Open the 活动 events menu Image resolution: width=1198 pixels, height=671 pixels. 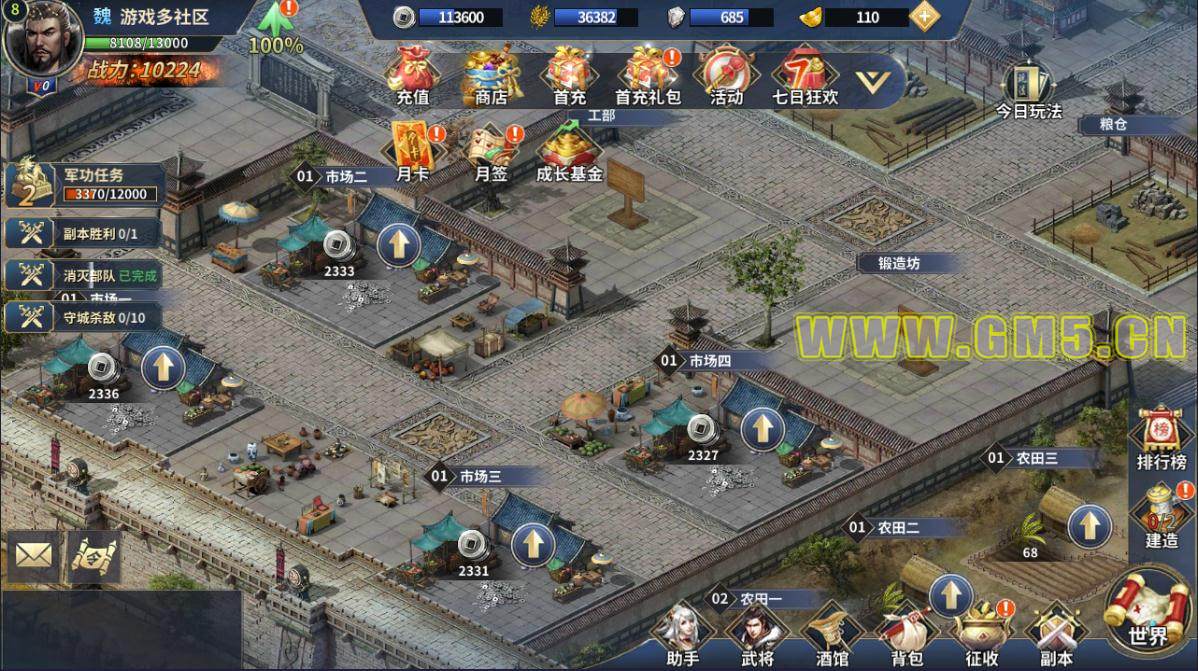pyautogui.click(x=726, y=75)
